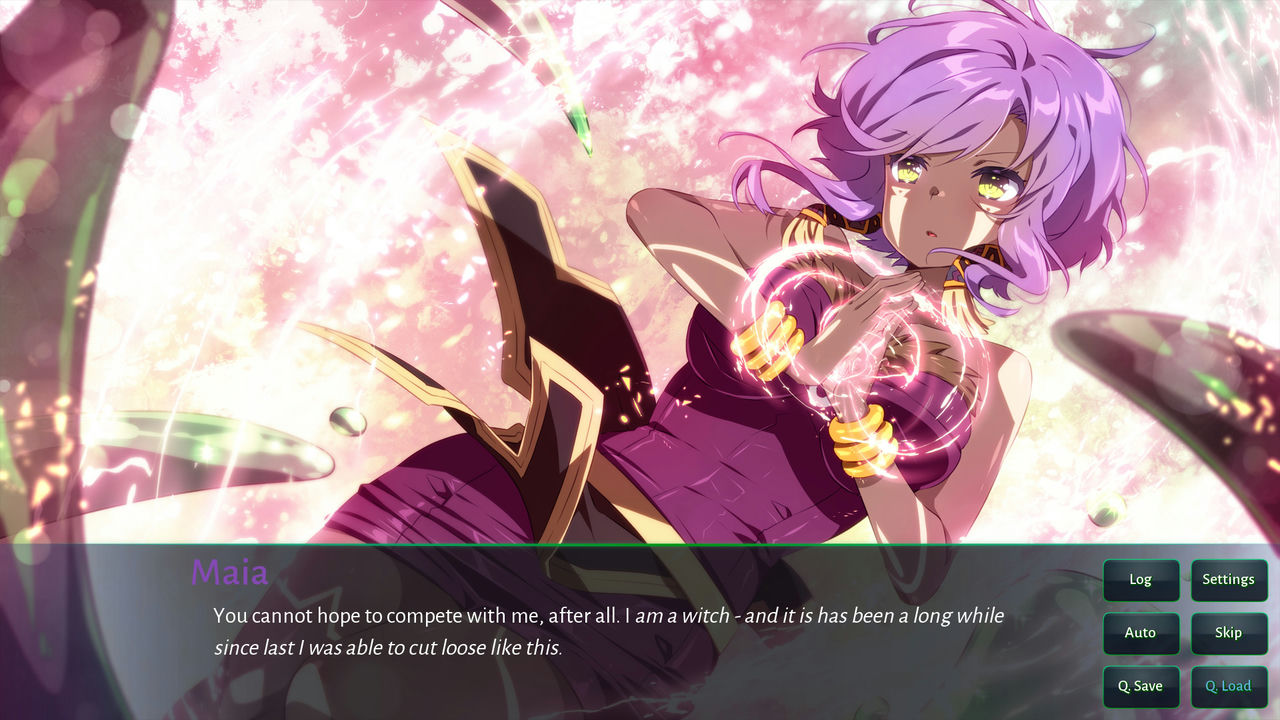
Task: Open the Settings panel
Action: click(x=1229, y=580)
